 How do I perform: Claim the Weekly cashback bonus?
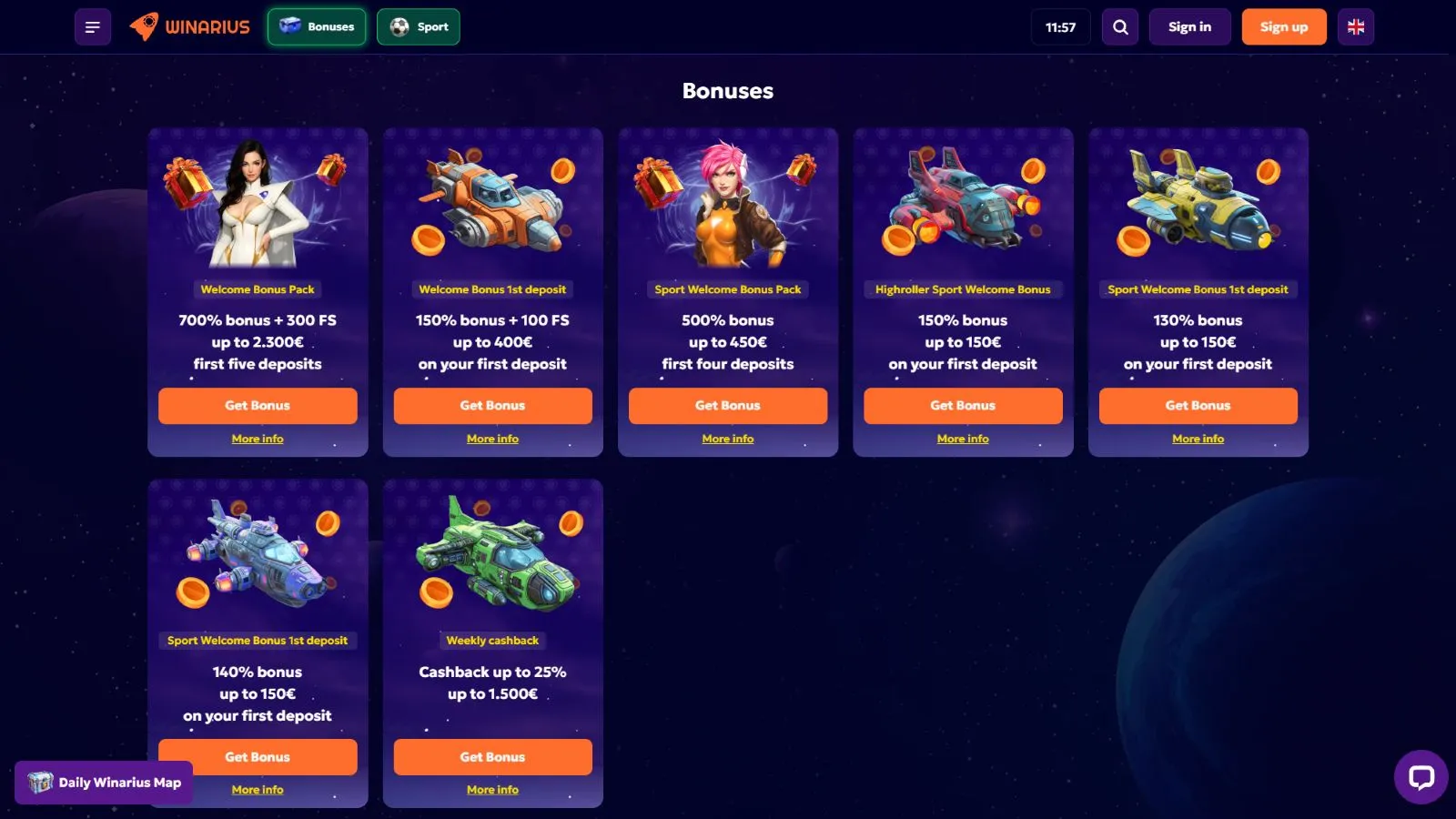coord(492,757)
